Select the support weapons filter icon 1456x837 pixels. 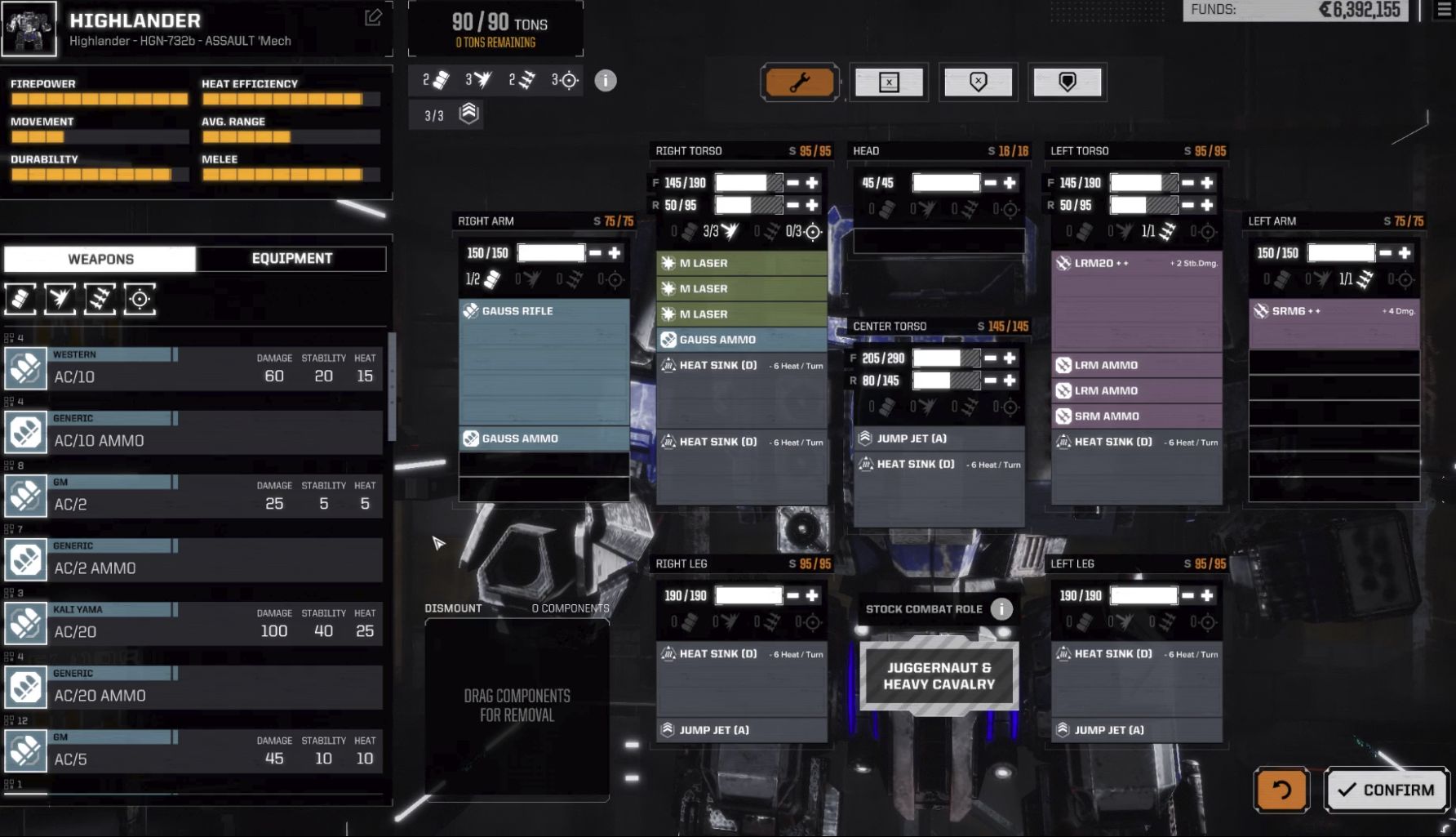tap(141, 300)
